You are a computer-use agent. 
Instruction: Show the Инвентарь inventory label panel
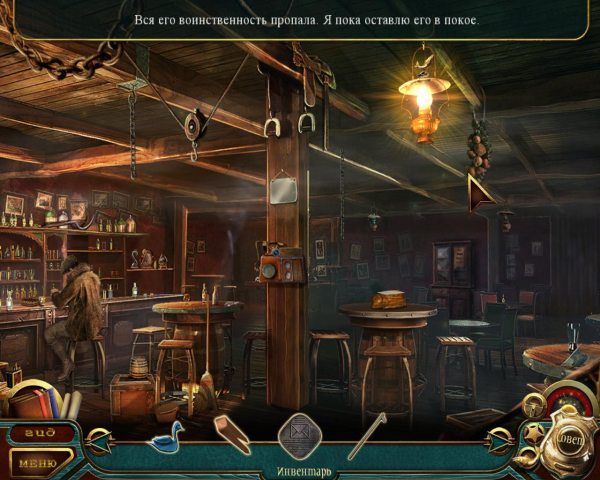click(300, 471)
